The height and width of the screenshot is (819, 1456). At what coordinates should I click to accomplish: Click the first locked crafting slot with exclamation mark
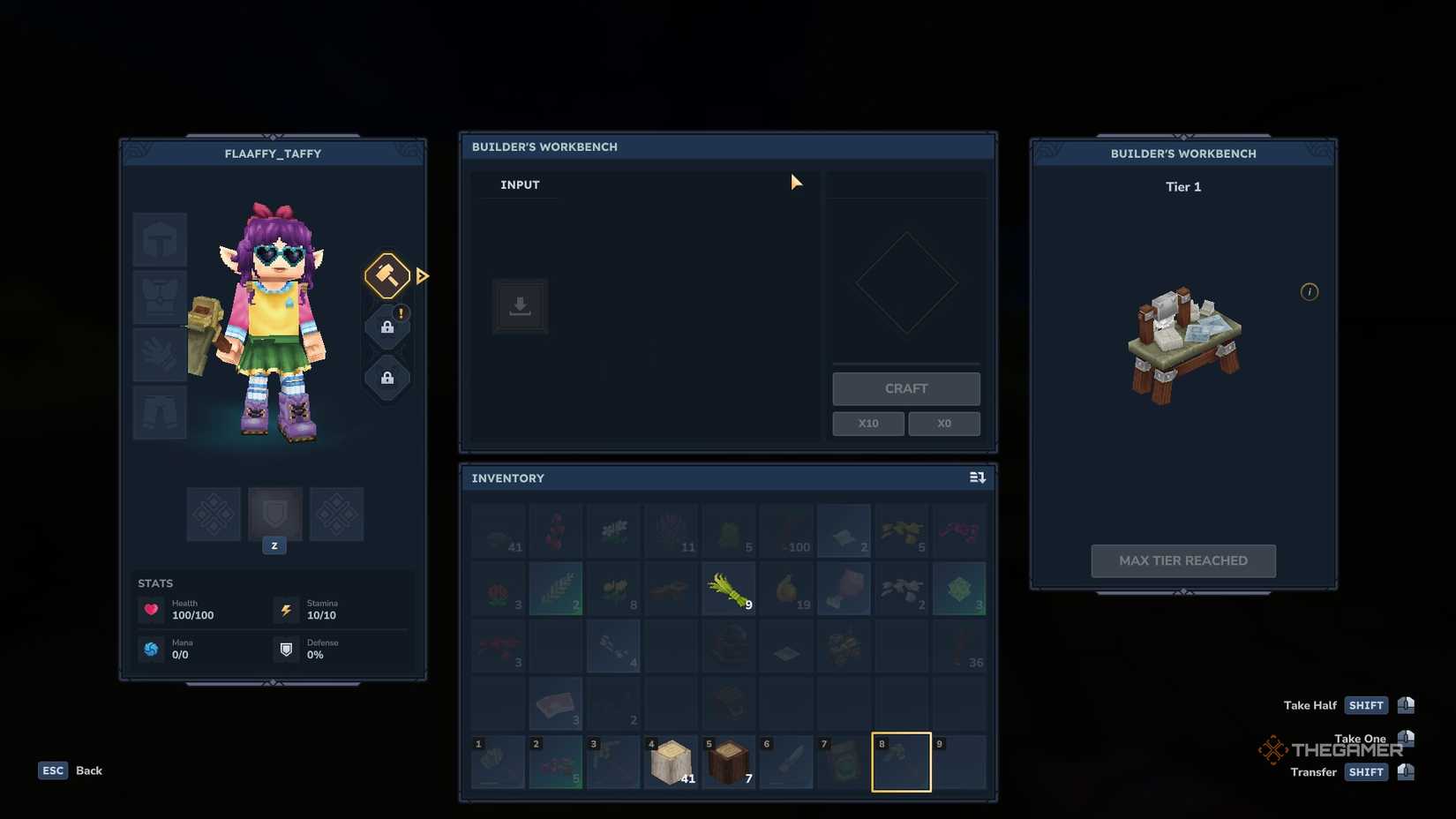pyautogui.click(x=387, y=326)
